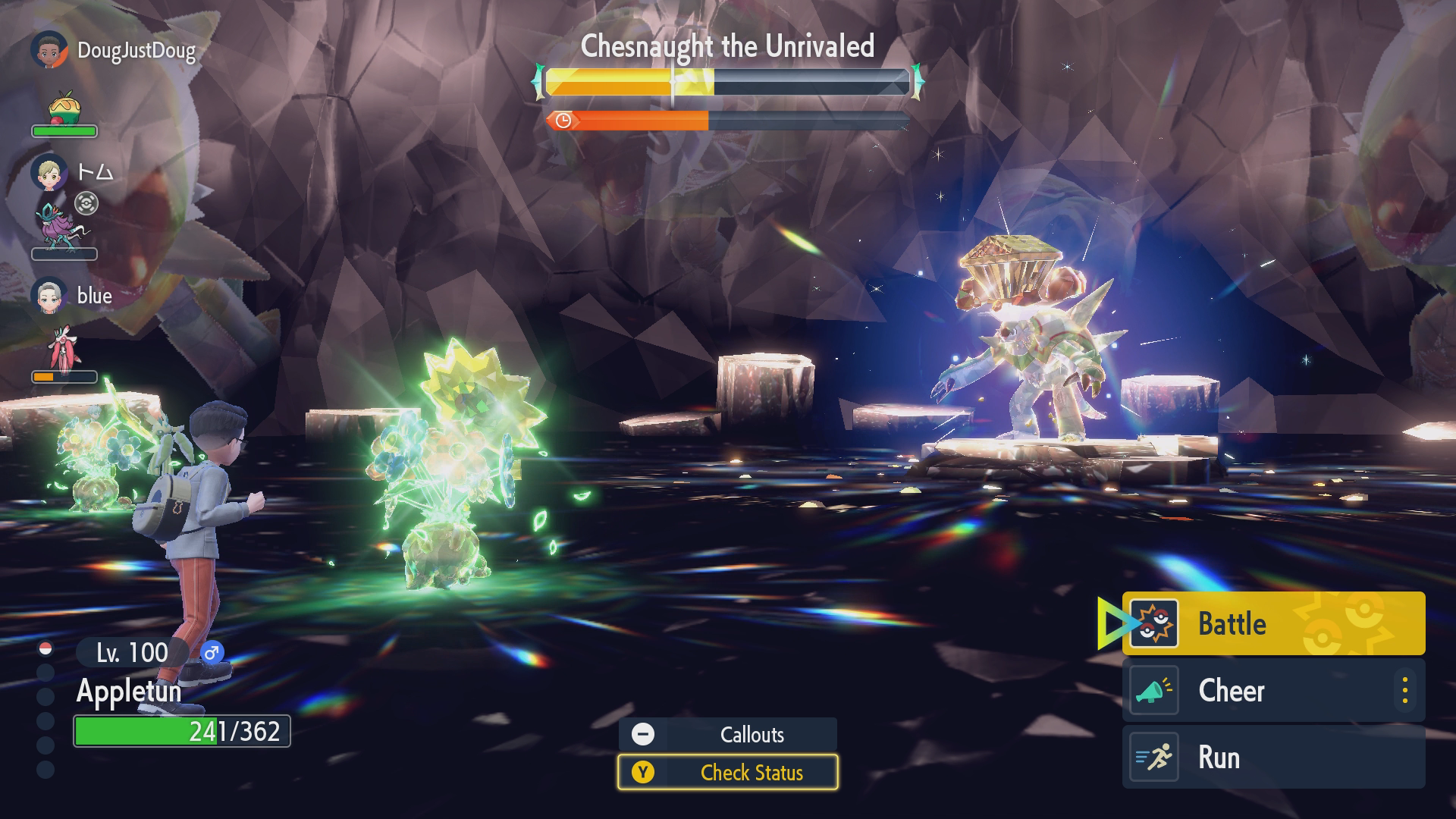
Task: Select the Battle command
Action: 1272,623
